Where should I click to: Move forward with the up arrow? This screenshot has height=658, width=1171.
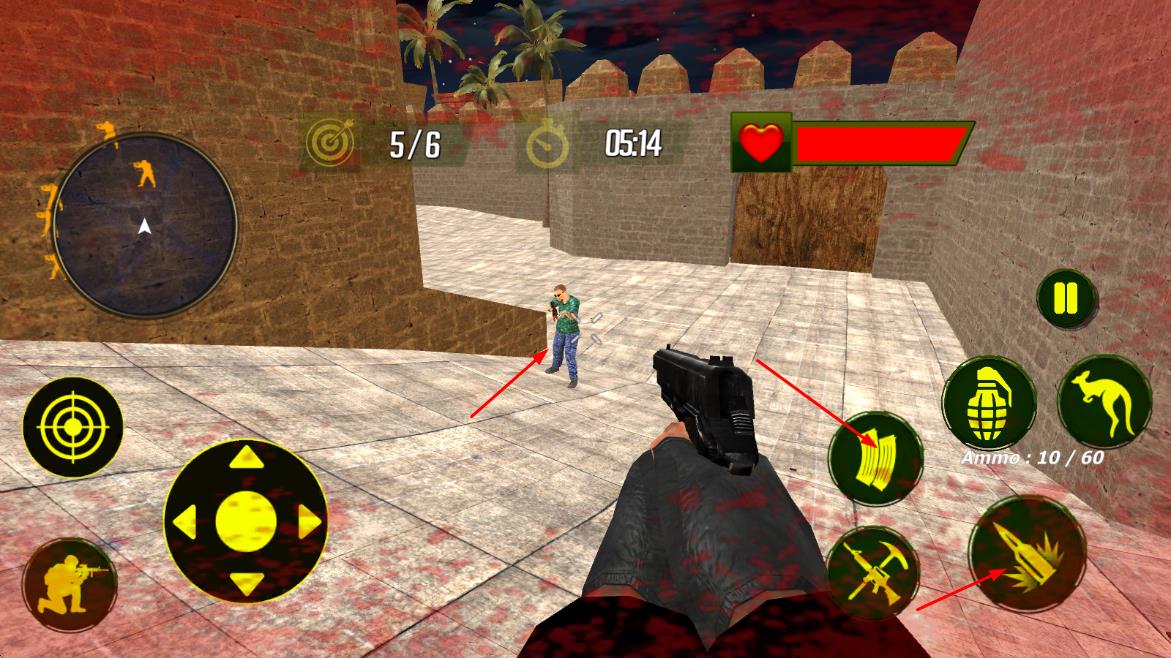pos(246,460)
